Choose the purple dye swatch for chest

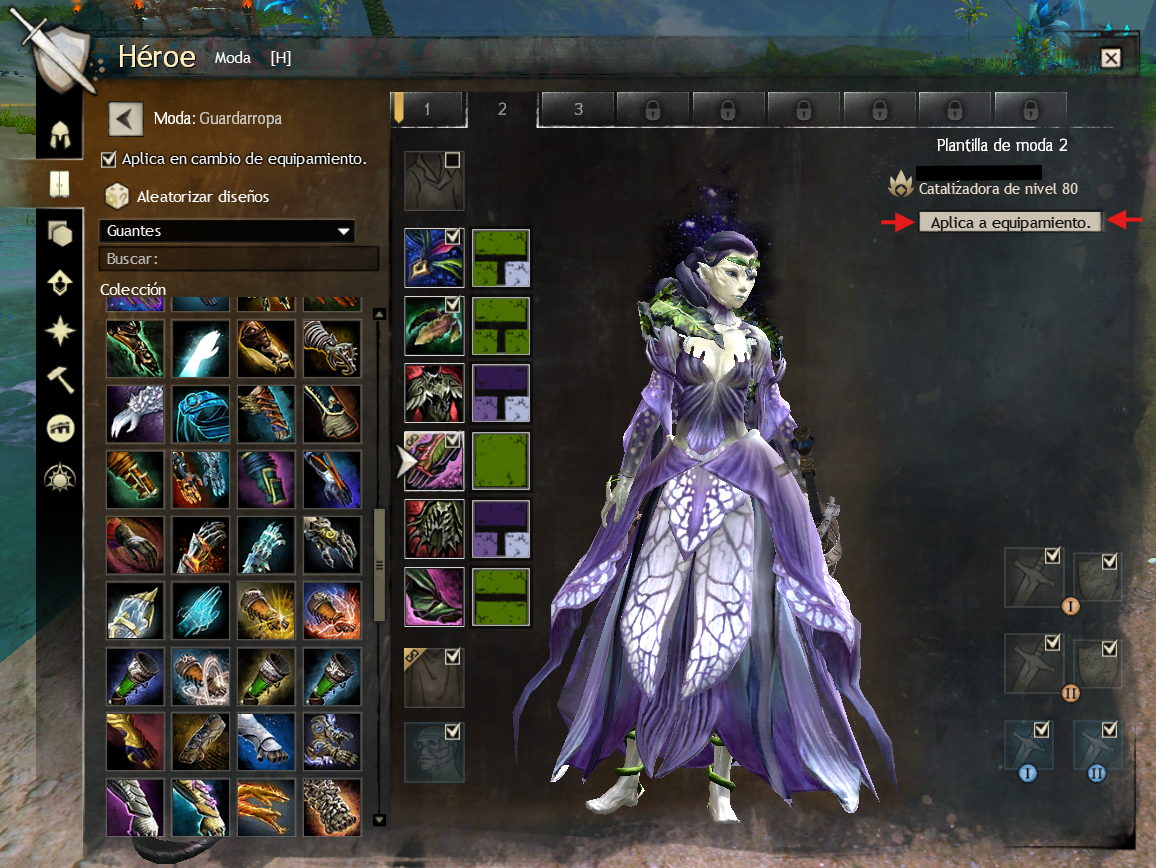[x=501, y=393]
